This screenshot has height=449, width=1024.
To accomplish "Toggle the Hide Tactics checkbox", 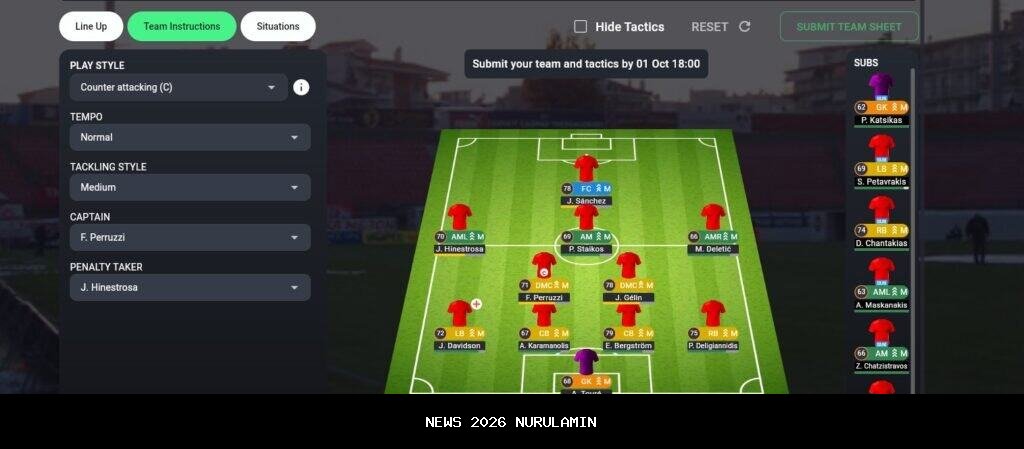I will (x=581, y=27).
